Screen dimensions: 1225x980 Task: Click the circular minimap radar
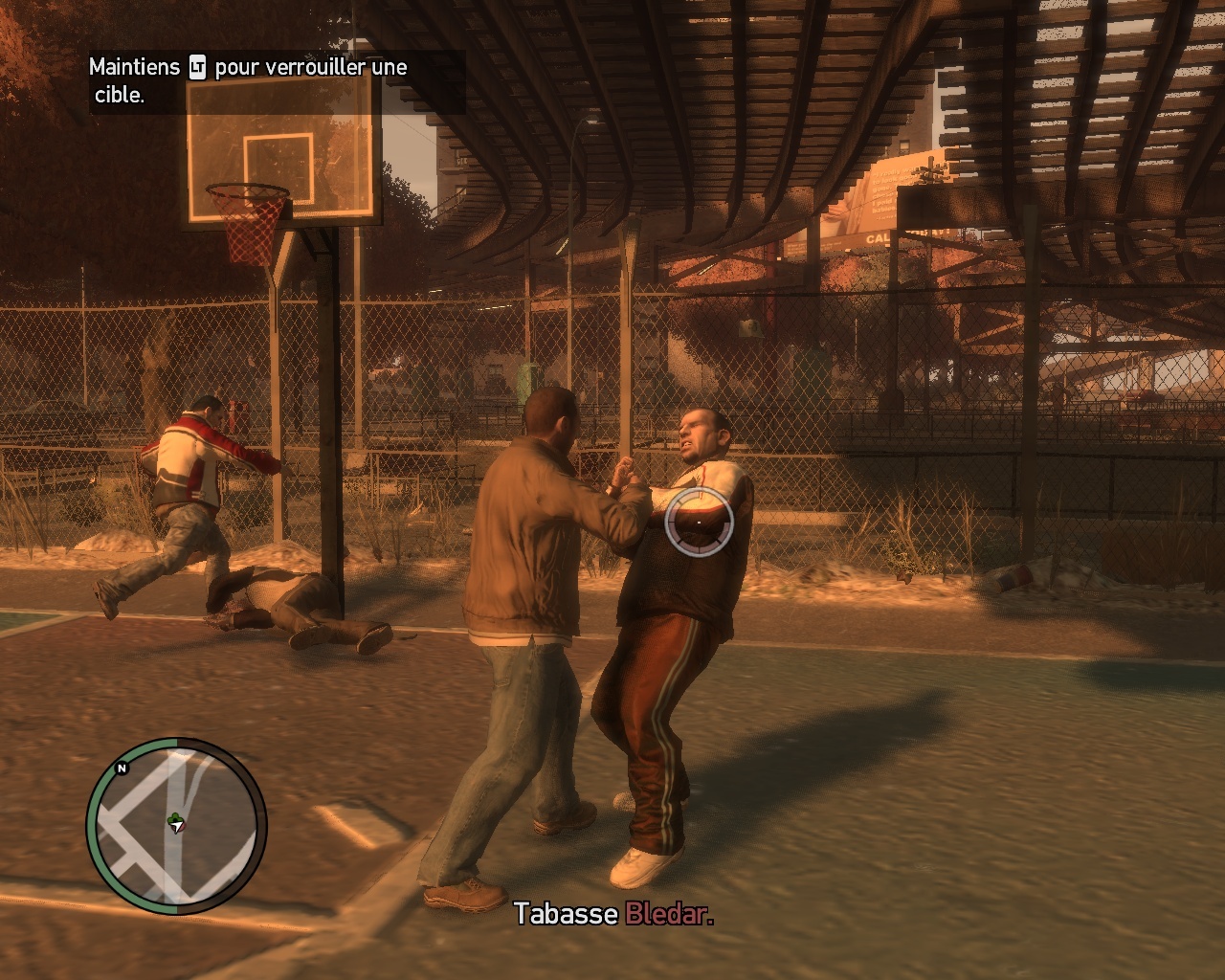click(176, 825)
